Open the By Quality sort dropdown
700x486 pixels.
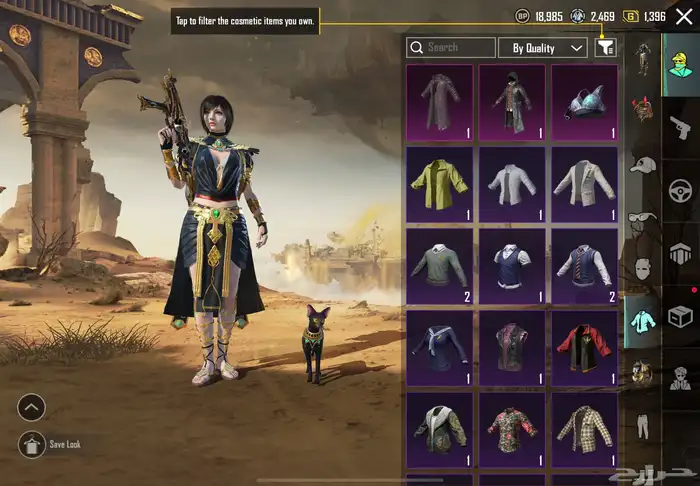pos(548,47)
